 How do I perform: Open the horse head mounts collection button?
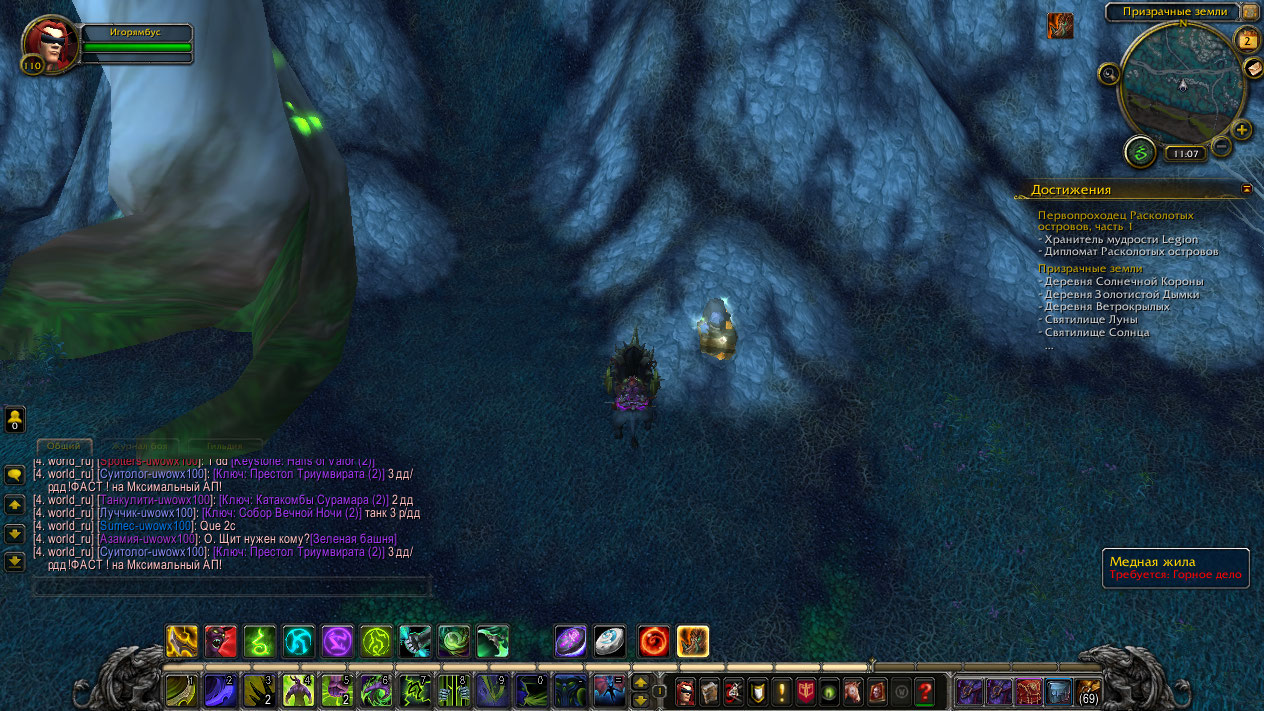853,691
